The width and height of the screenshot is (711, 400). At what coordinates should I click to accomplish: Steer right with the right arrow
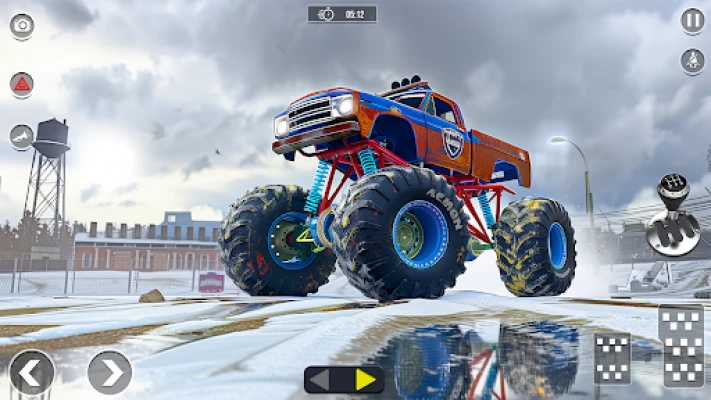pyautogui.click(x=109, y=372)
